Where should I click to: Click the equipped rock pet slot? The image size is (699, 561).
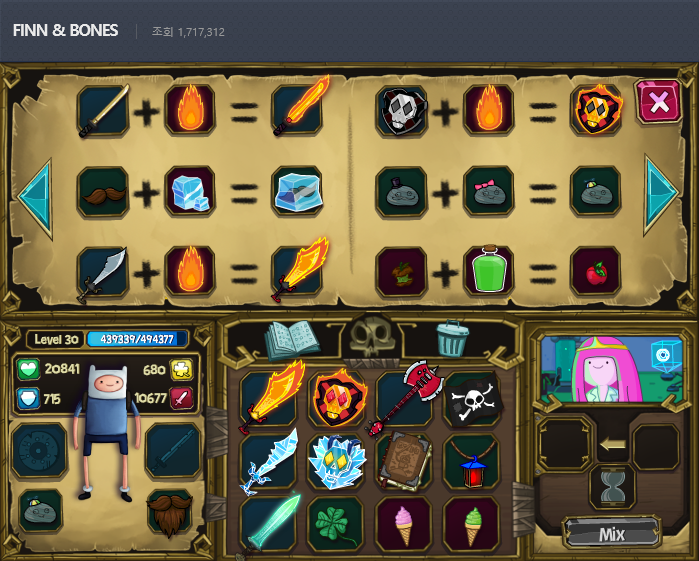(x=40, y=511)
